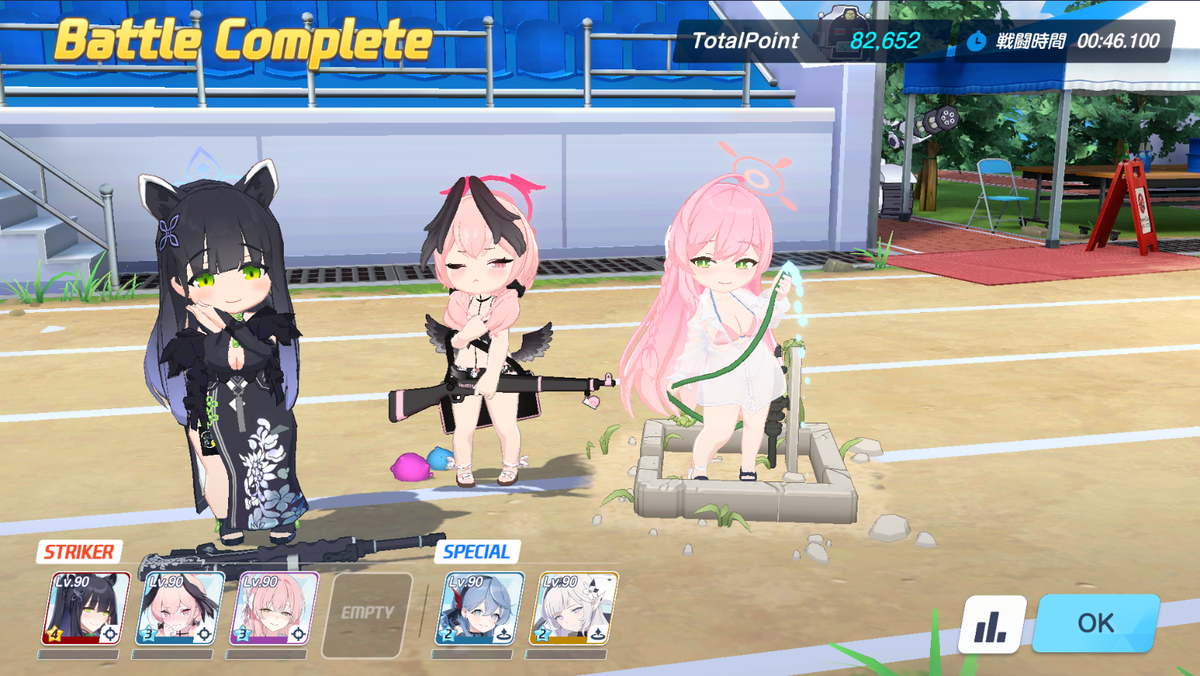The width and height of the screenshot is (1200, 676).
Task: Open the battle statistics bar-chart button
Action: click(992, 625)
